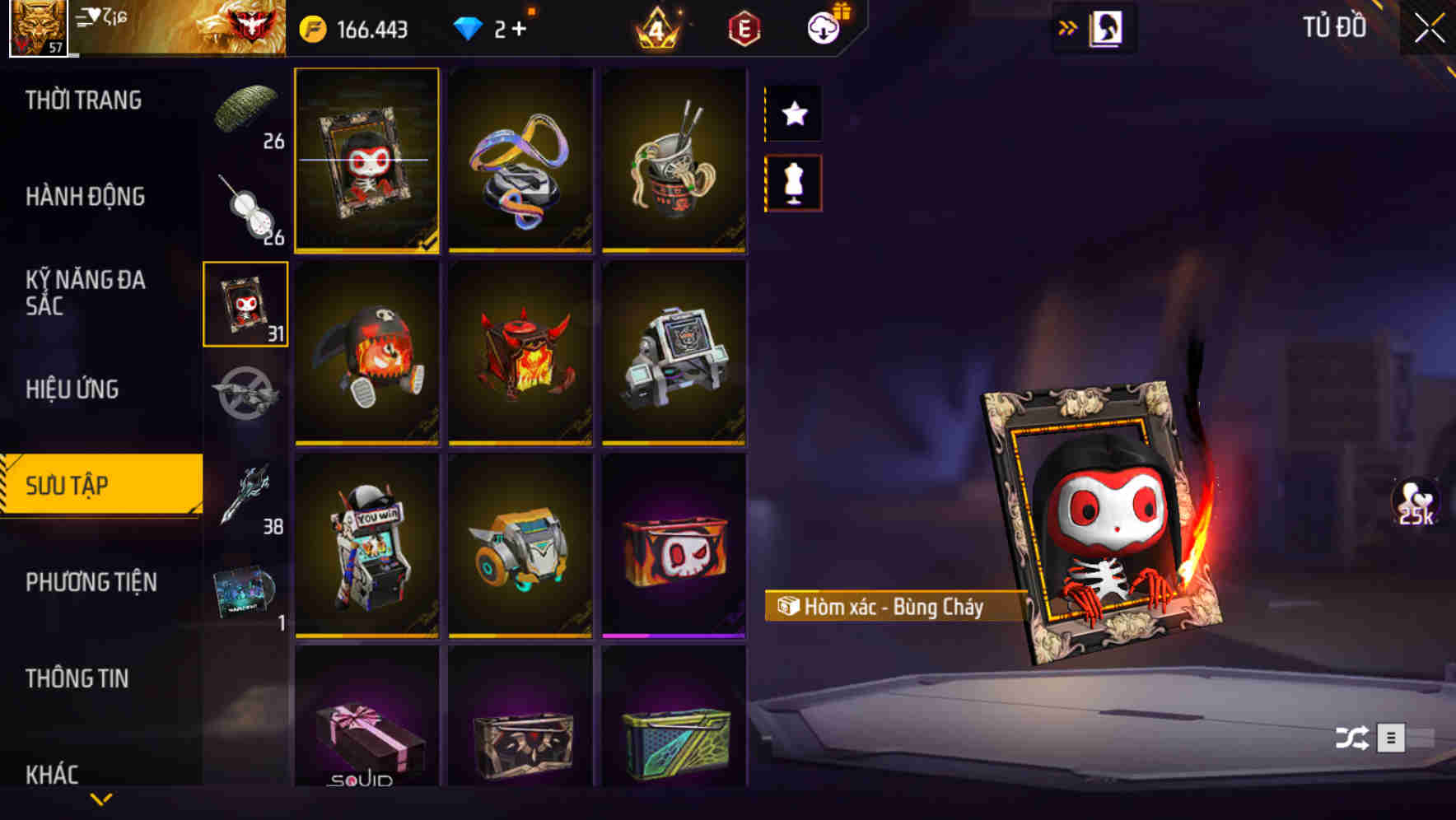Image resolution: width=1456 pixels, height=820 pixels.
Task: Open the gold coin balance icon
Action: point(314,27)
